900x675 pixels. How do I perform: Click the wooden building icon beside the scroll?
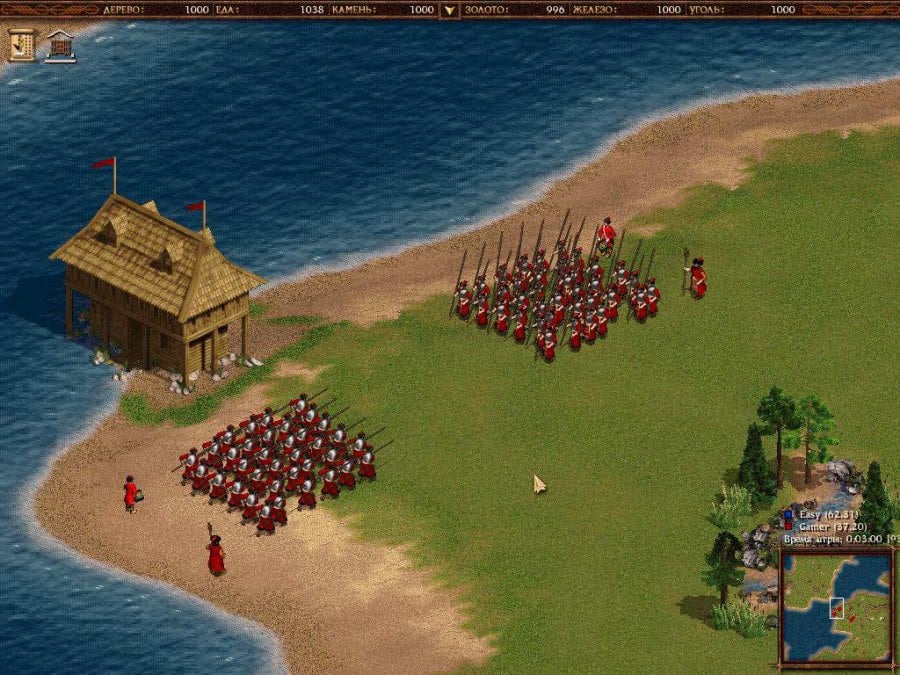point(60,45)
